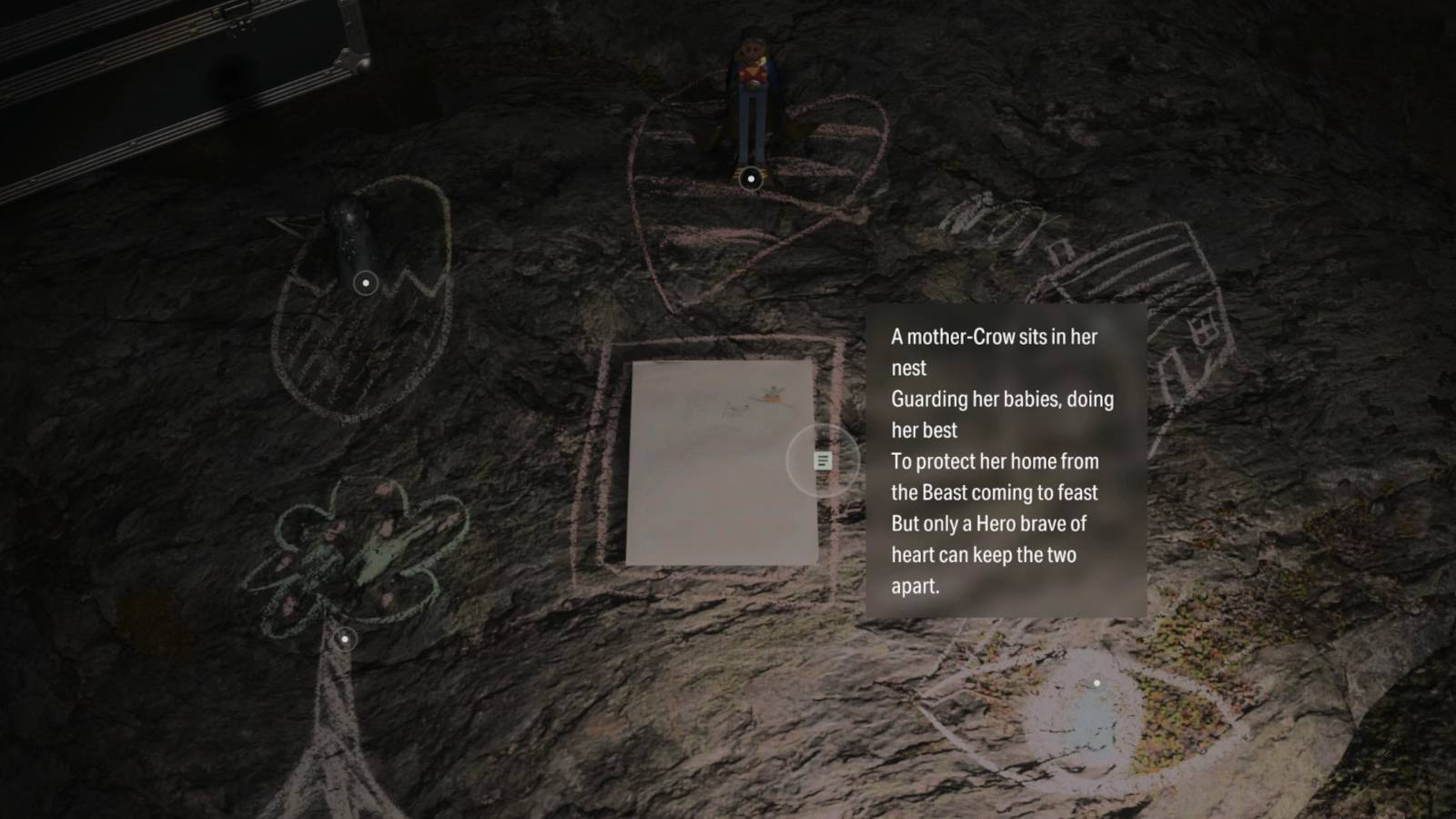This screenshot has height=819, width=1456.
Task: Activate the placement circle under the flower stem
Action: click(x=346, y=640)
